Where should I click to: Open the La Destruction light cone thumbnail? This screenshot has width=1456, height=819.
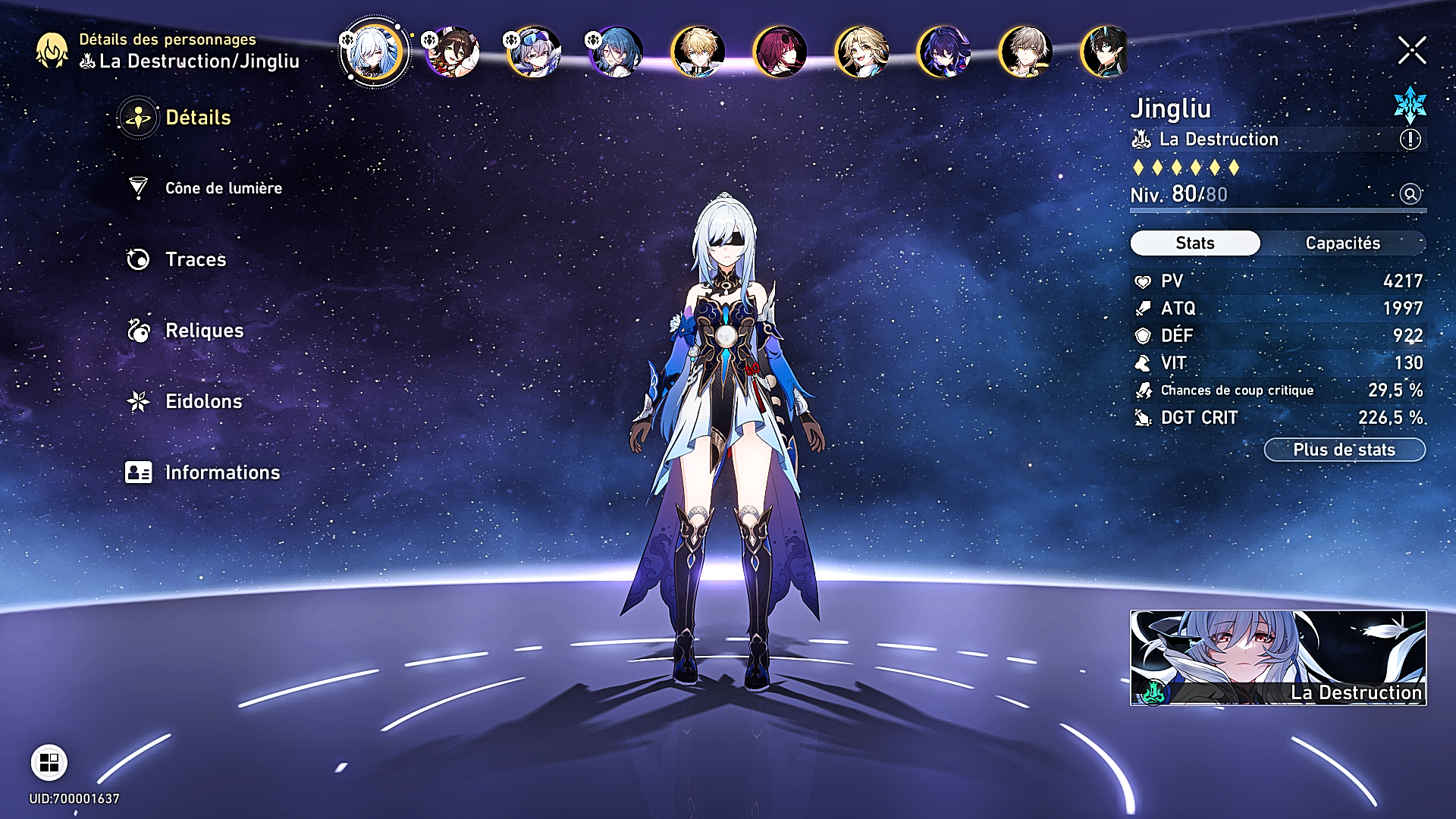1278,657
